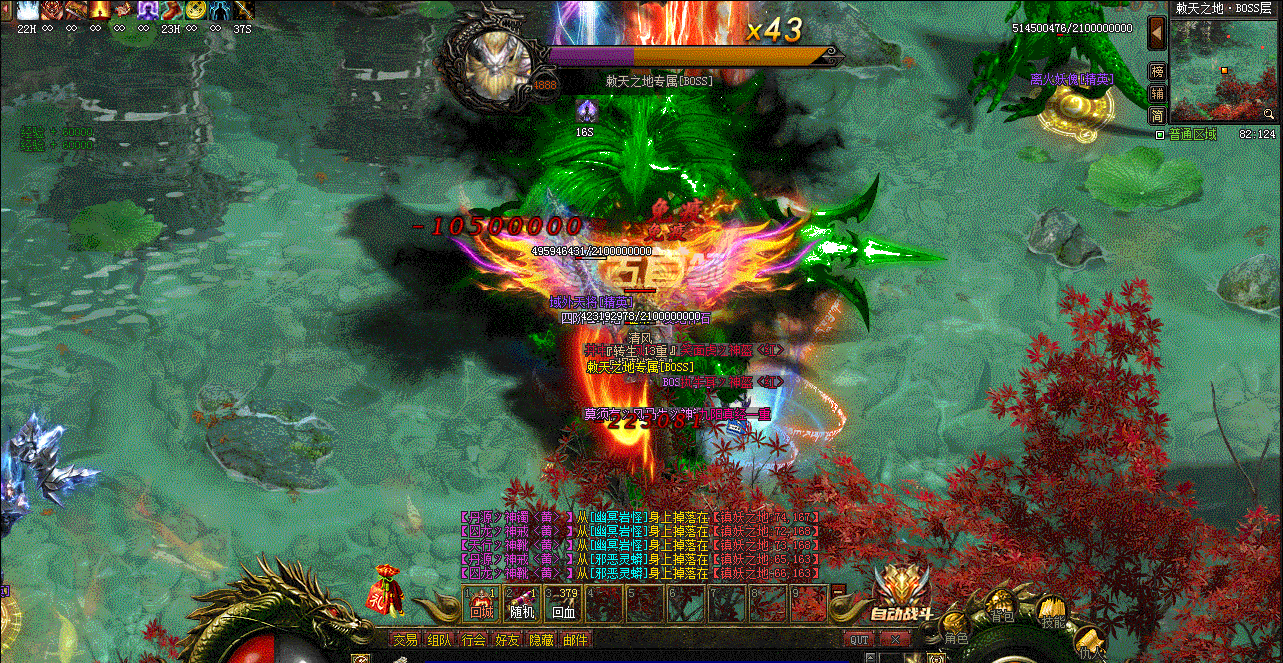Click the 隐藏 hide button

541,640
